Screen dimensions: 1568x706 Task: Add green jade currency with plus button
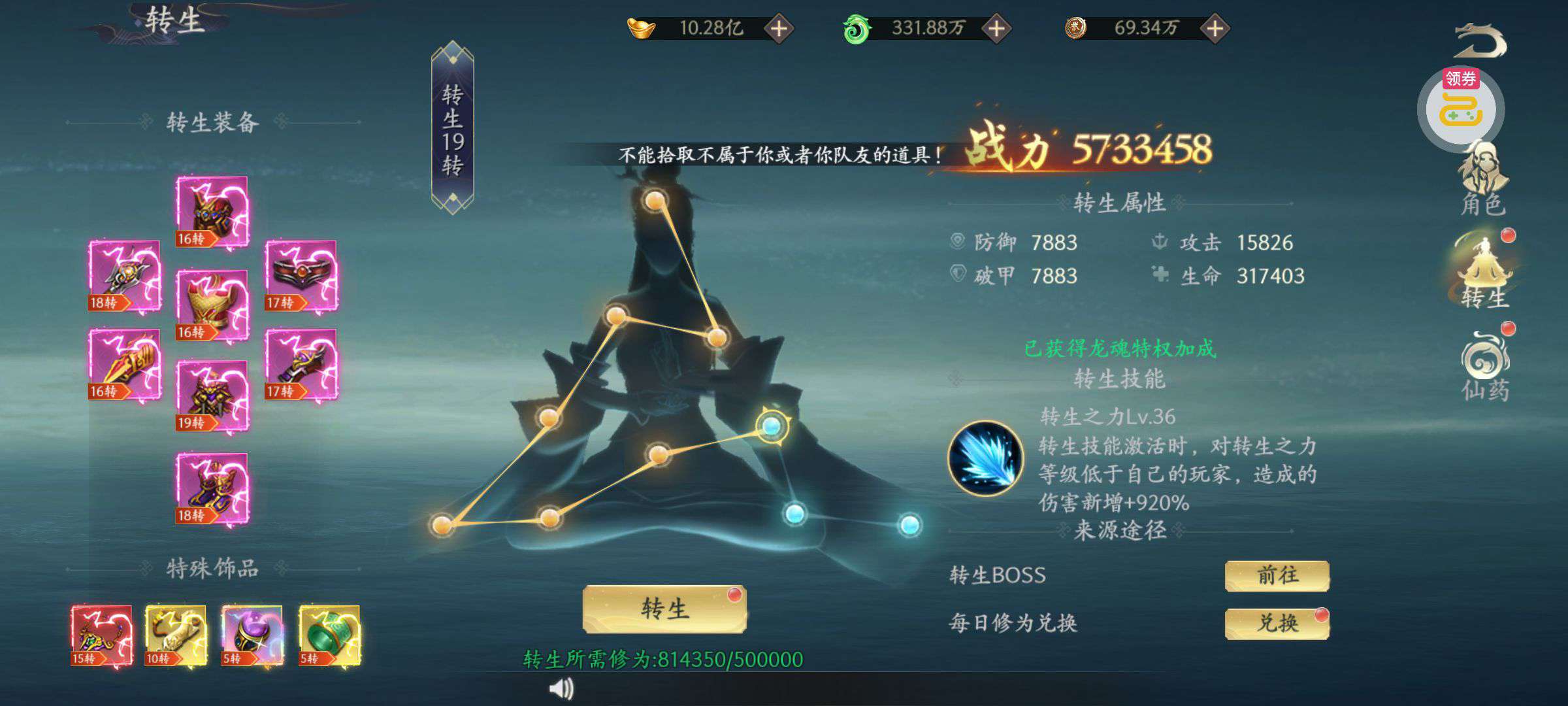pos(996,29)
